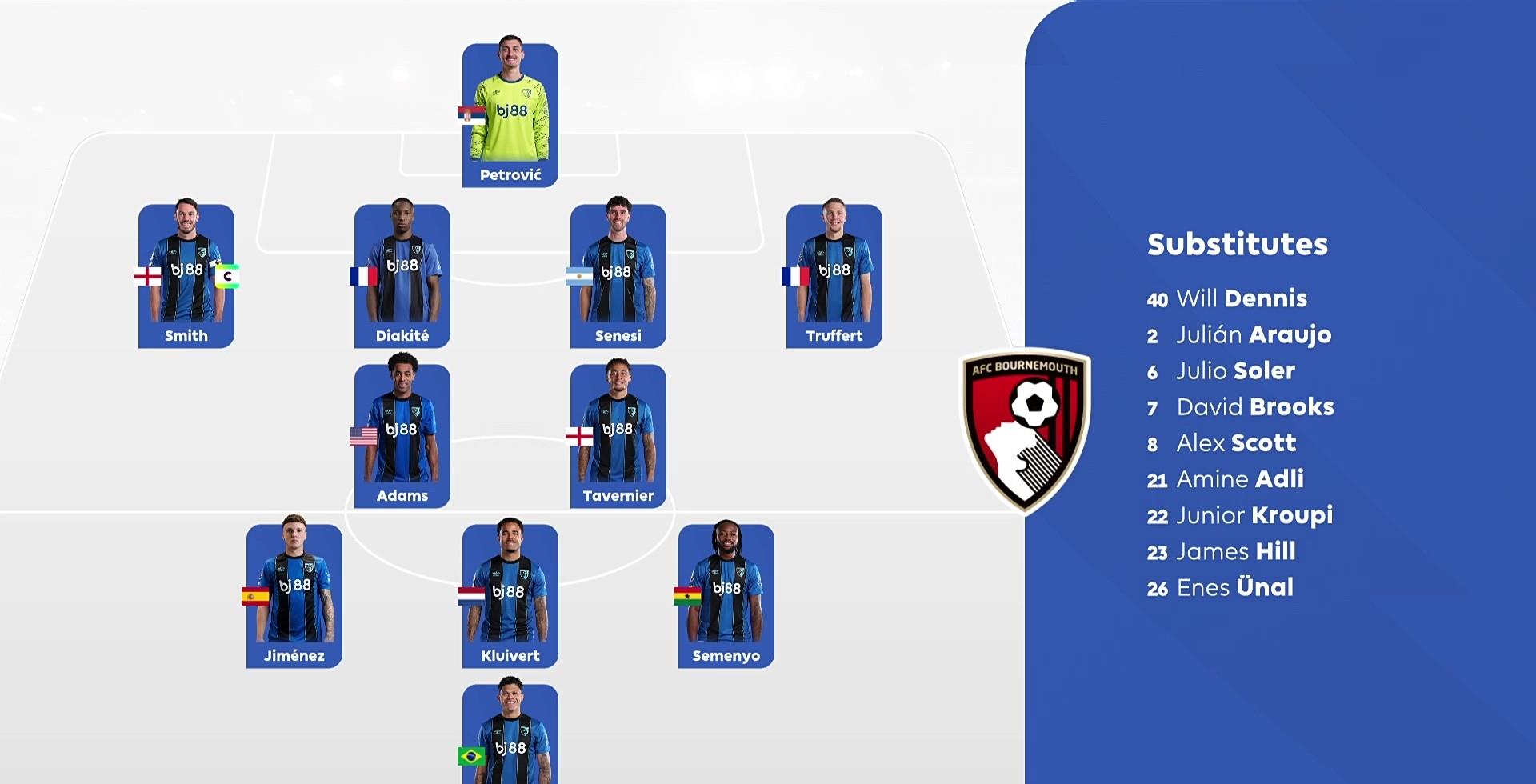Select substitute Will Dennis
The height and width of the screenshot is (784, 1536).
pos(1227,299)
